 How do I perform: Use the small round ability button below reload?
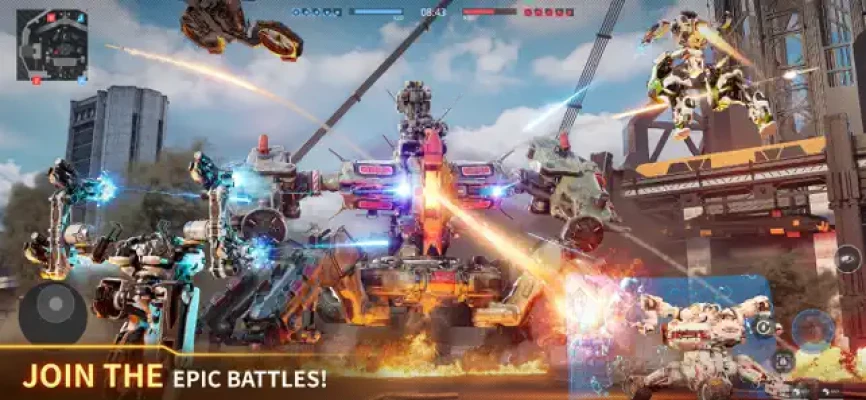click(782, 362)
